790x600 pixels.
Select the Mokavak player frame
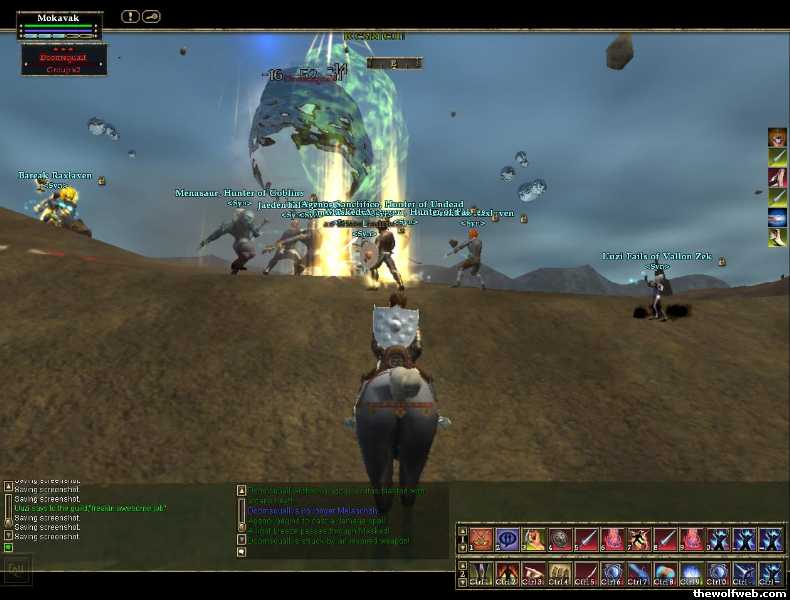pyautogui.click(x=59, y=24)
